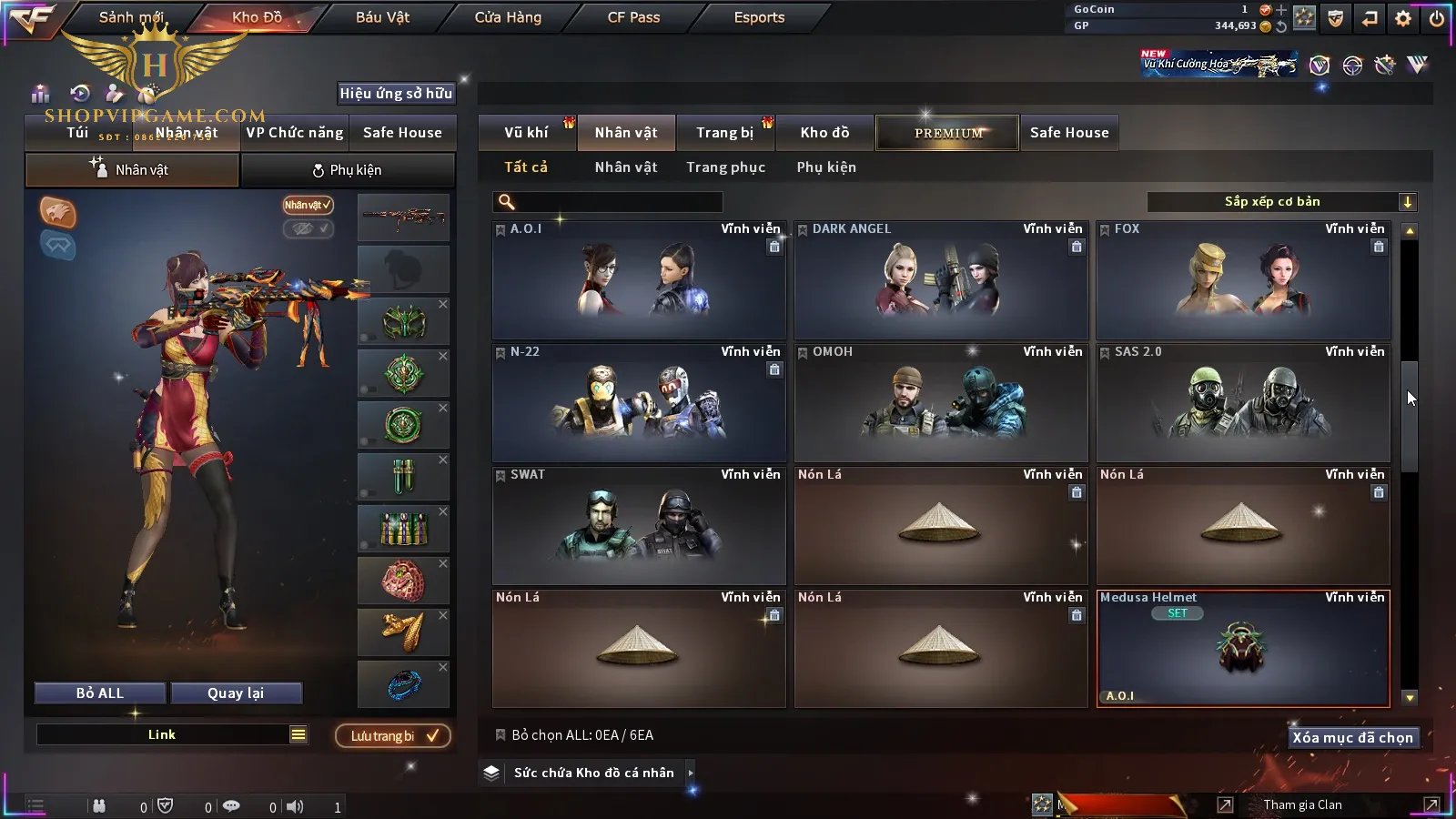This screenshot has width=1456, height=819.
Task: Choose the SAS 2.0 character card
Action: point(1243,403)
